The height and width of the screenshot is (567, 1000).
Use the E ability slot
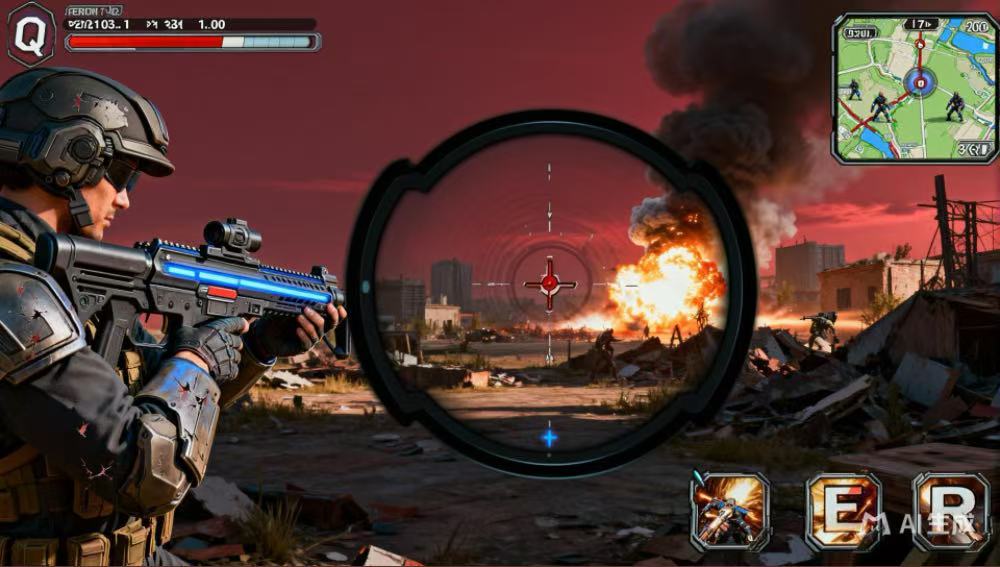[x=843, y=511]
